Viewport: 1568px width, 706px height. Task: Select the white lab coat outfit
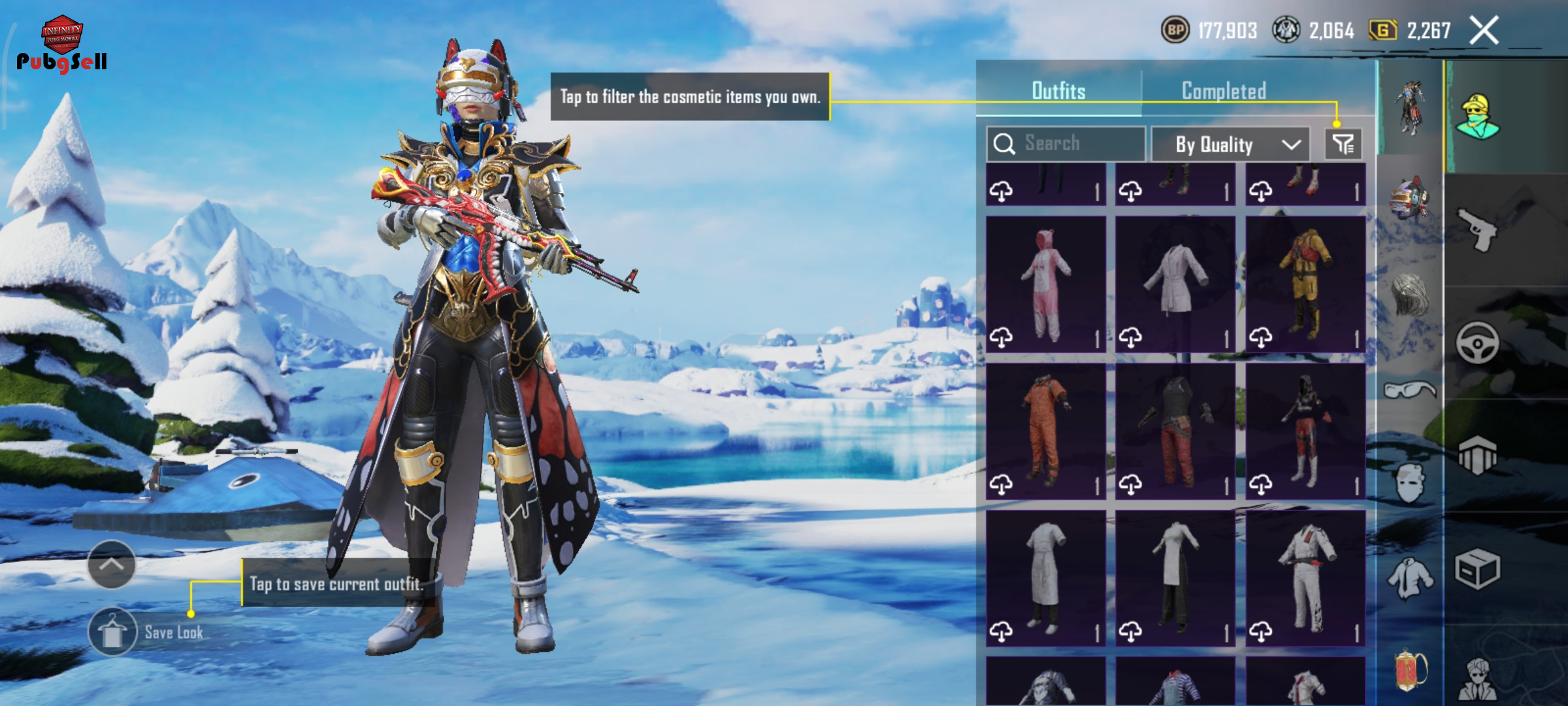[x=1175, y=284]
